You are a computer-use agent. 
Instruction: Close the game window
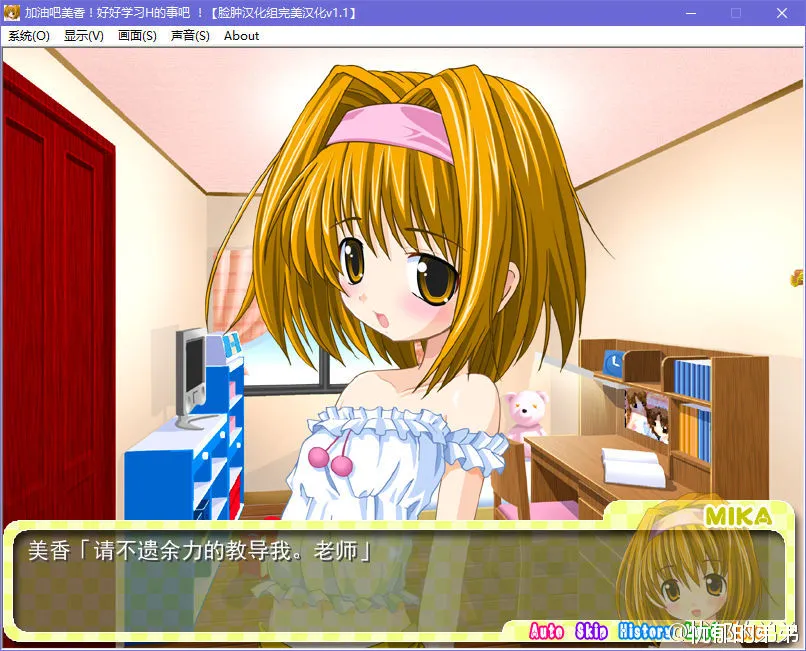click(x=783, y=13)
